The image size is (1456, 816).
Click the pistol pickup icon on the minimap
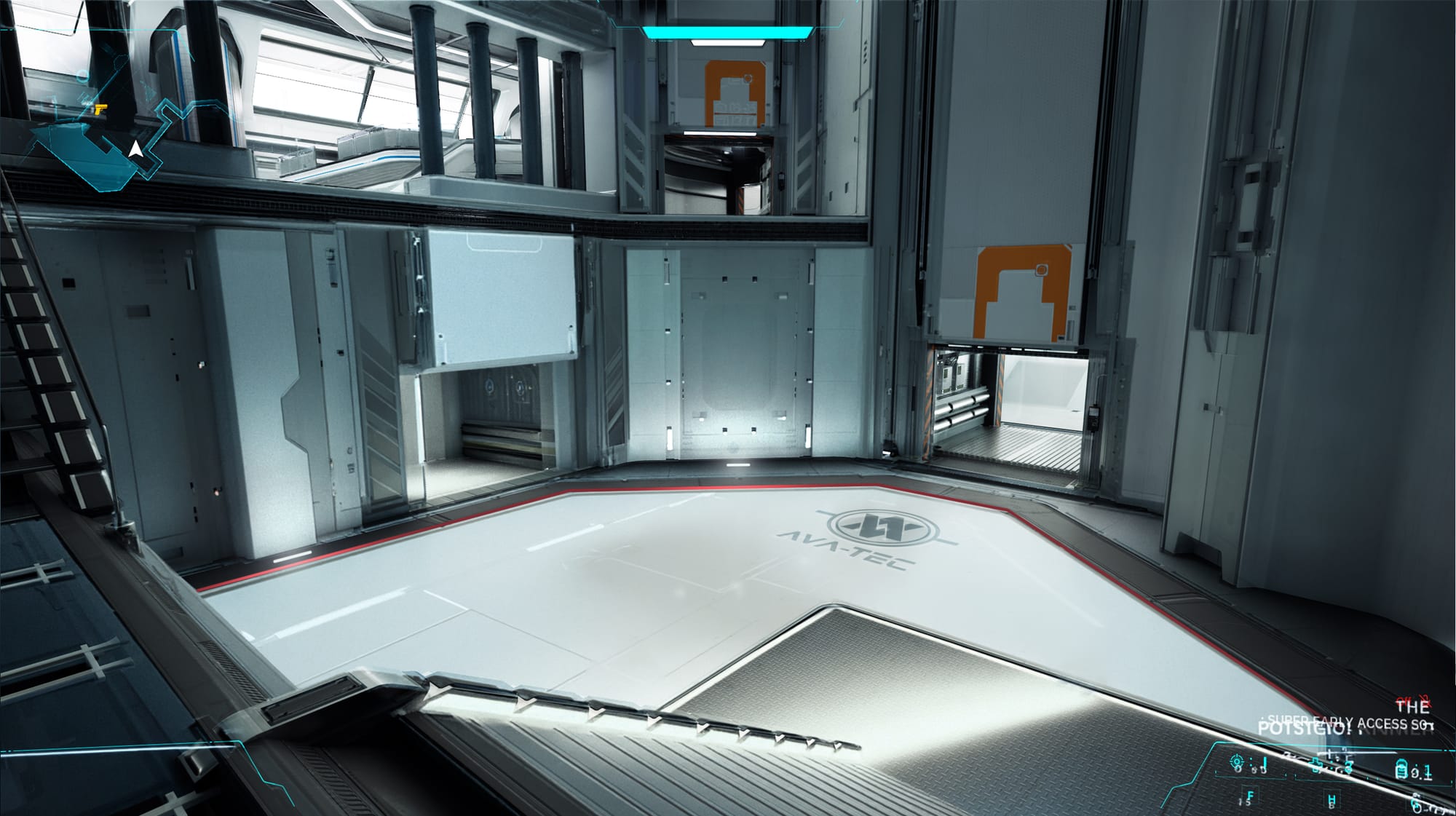(x=100, y=109)
